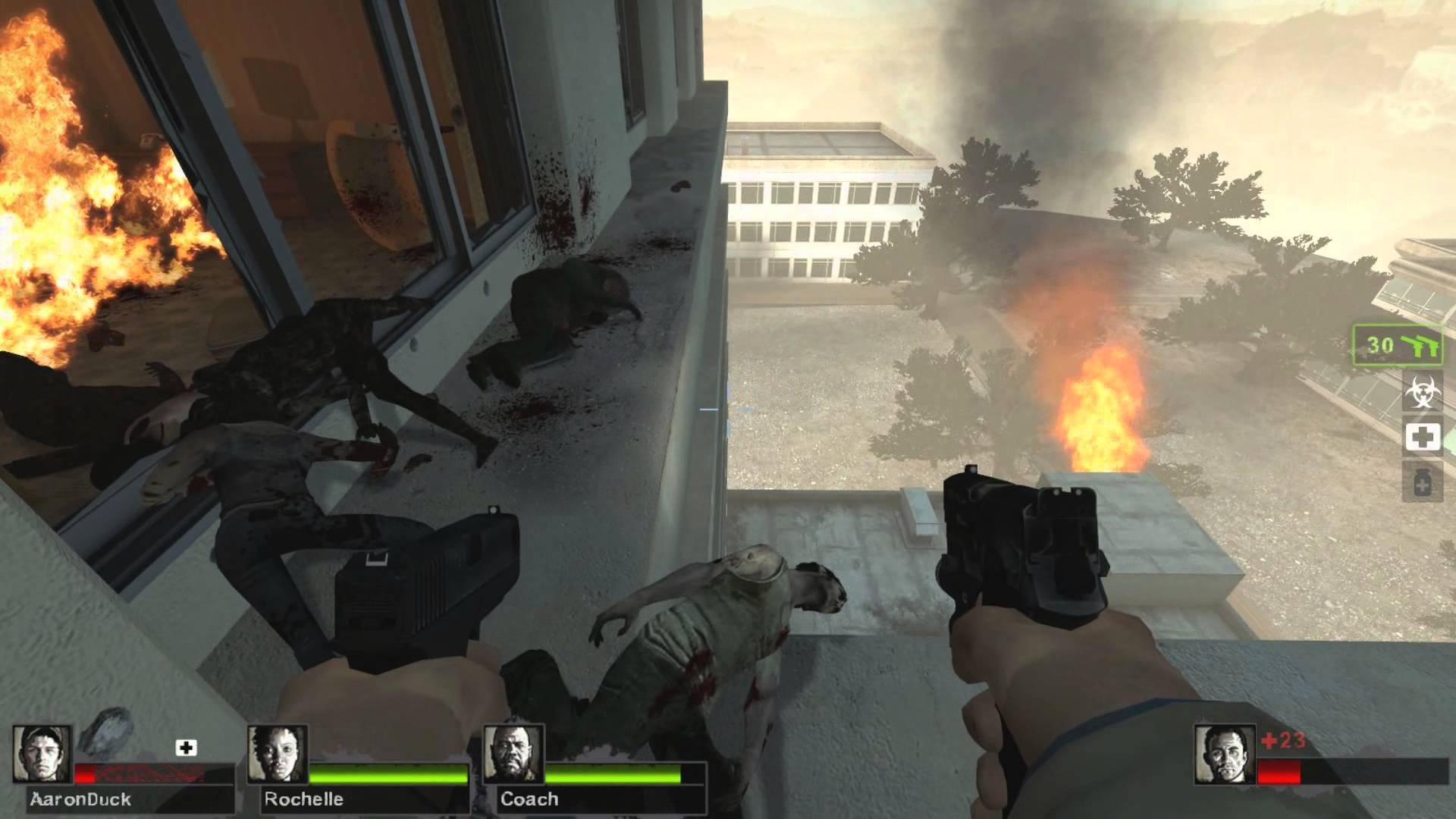Select the dual pistols weapon slot

pos(1398,346)
